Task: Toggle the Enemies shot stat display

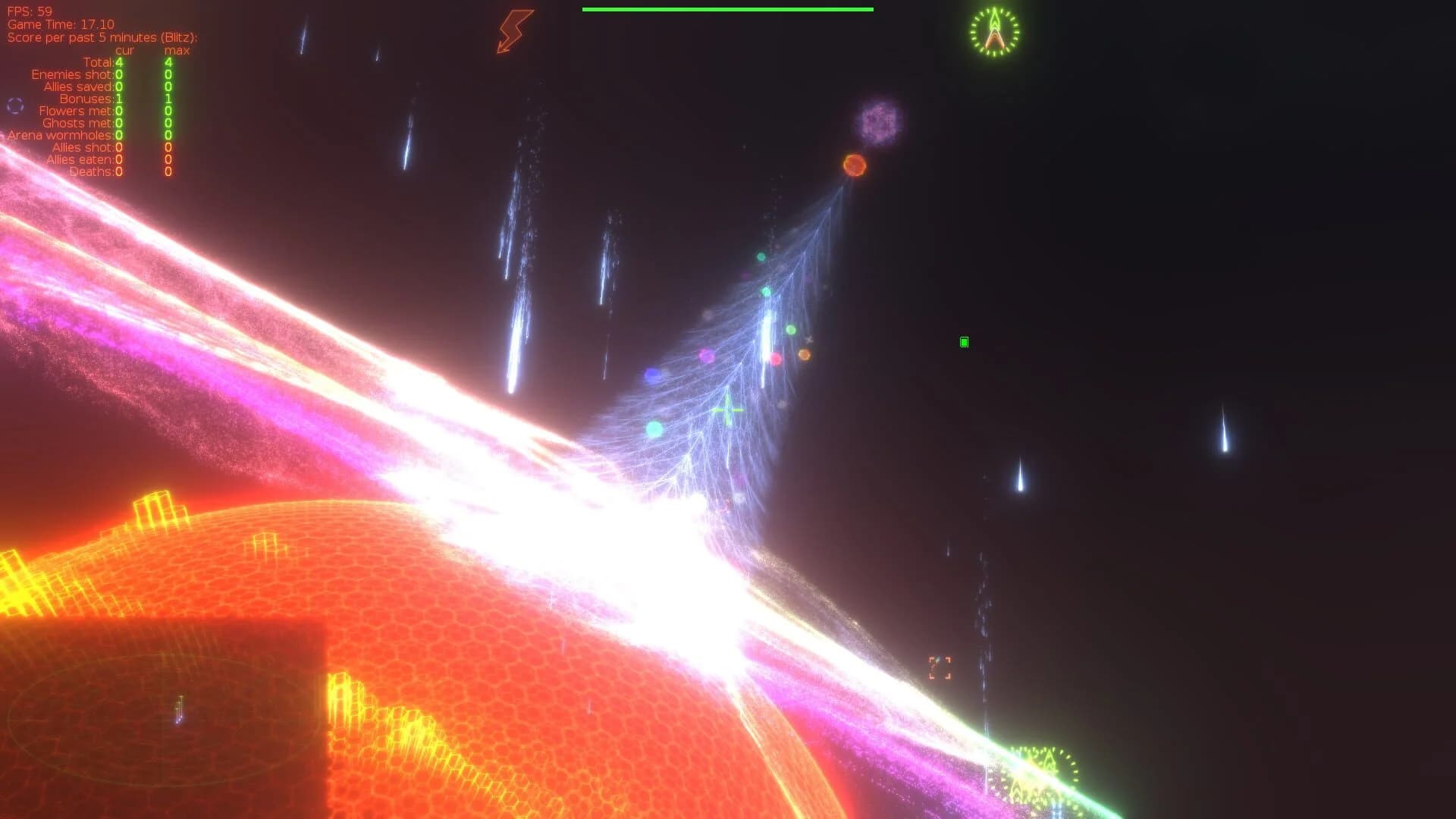Action: [x=73, y=74]
